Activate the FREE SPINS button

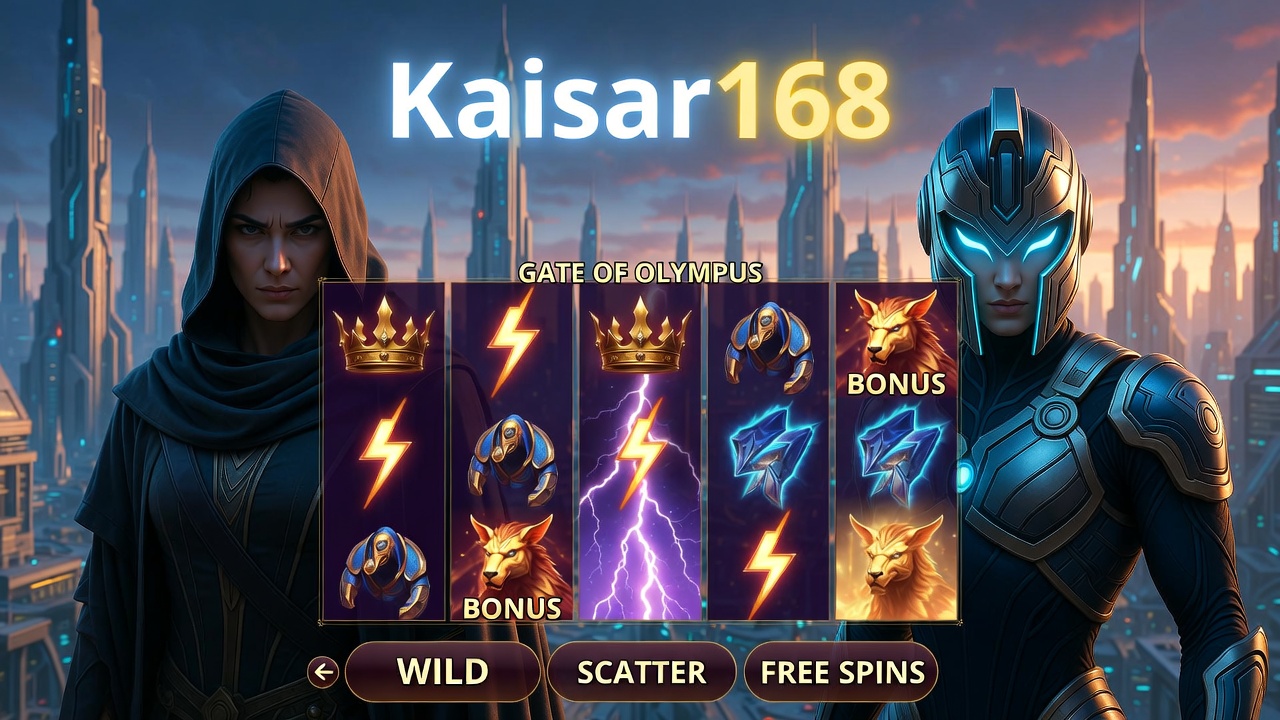pos(841,672)
